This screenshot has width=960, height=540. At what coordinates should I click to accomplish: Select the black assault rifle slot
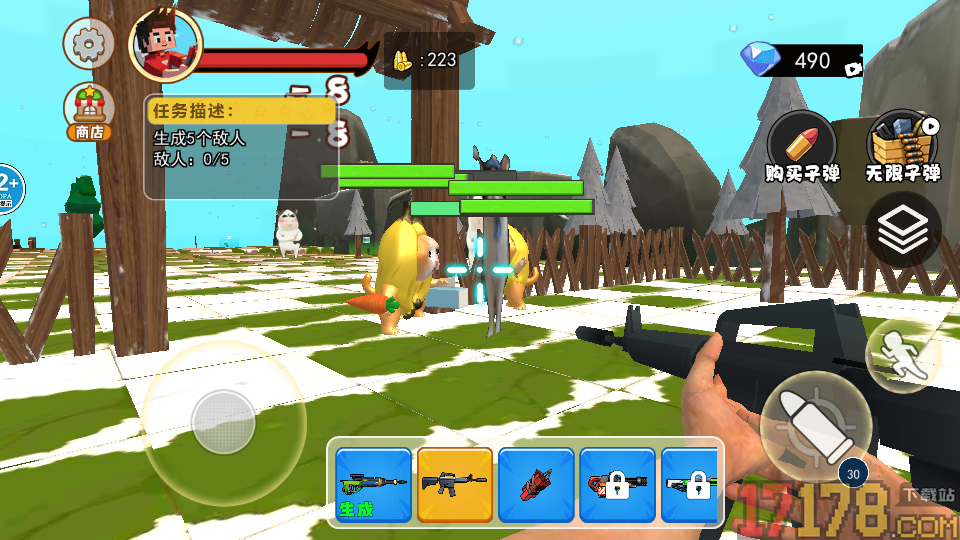click(x=455, y=484)
